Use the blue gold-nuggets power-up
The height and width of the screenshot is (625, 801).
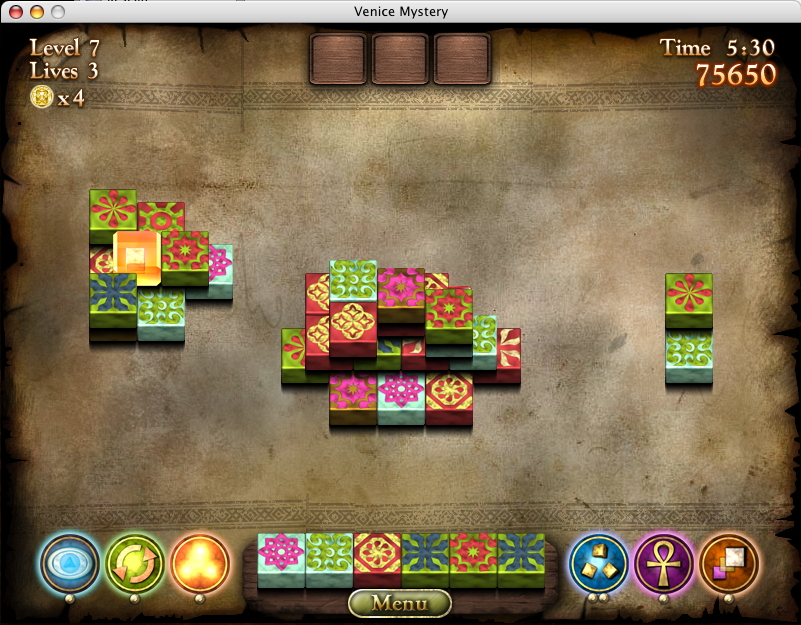599,563
